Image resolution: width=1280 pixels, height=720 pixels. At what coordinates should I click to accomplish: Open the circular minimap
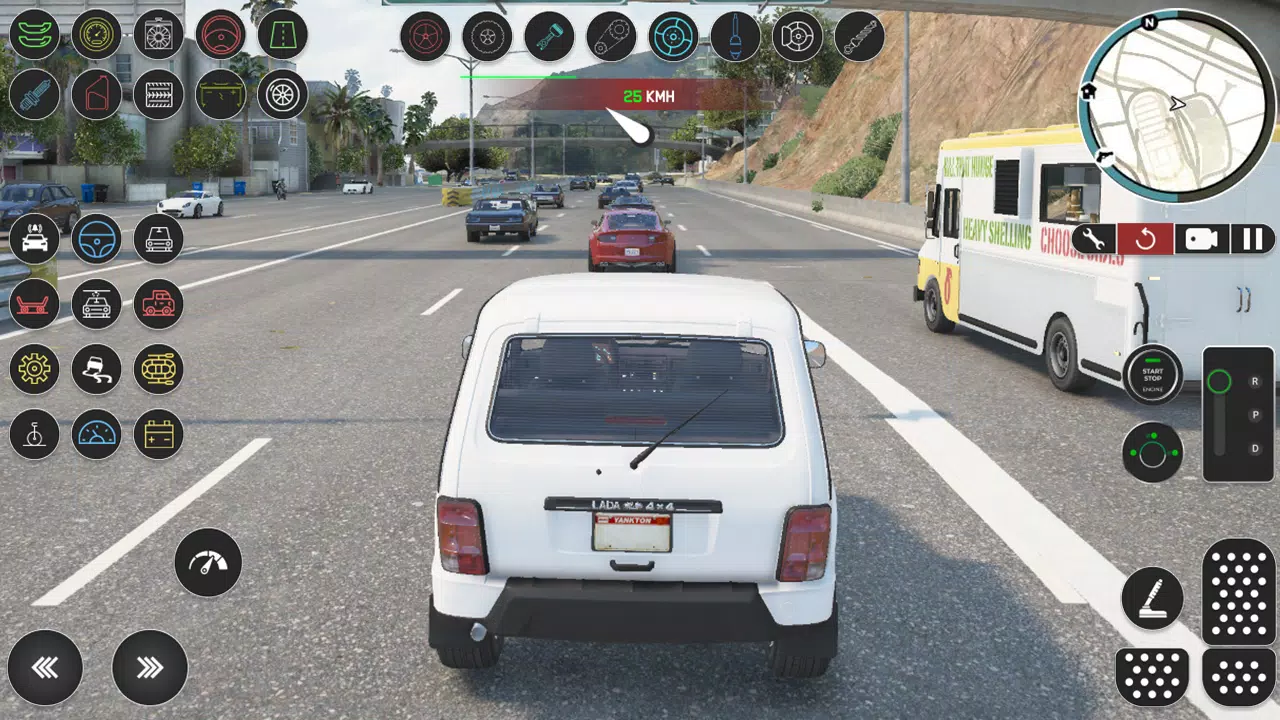click(1178, 104)
